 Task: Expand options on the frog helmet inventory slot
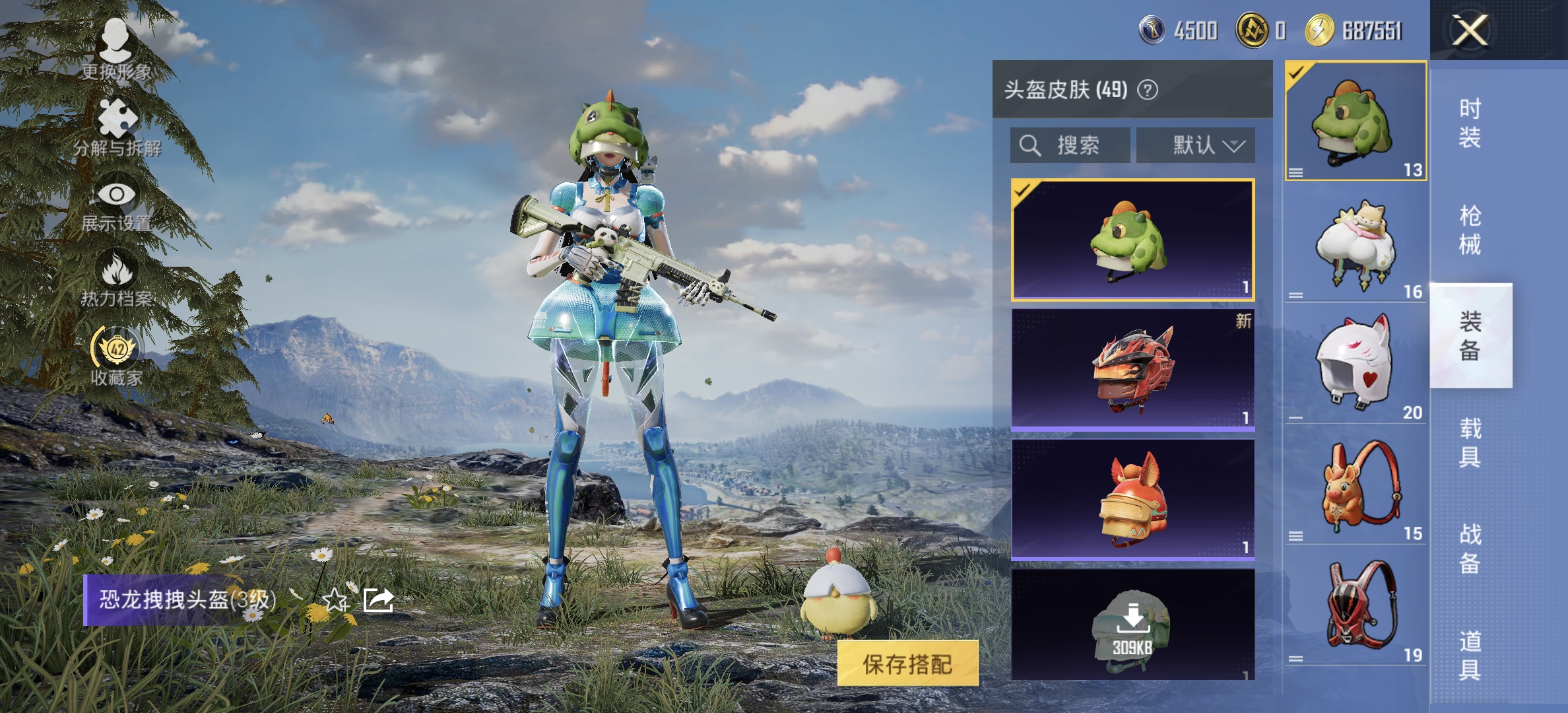click(x=1295, y=172)
